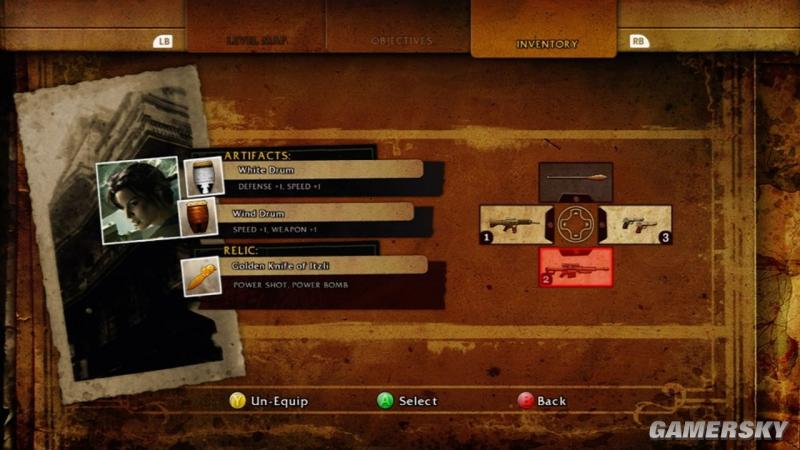
Task: Choose the highlighted sniper rifle slot
Action: pos(575,267)
